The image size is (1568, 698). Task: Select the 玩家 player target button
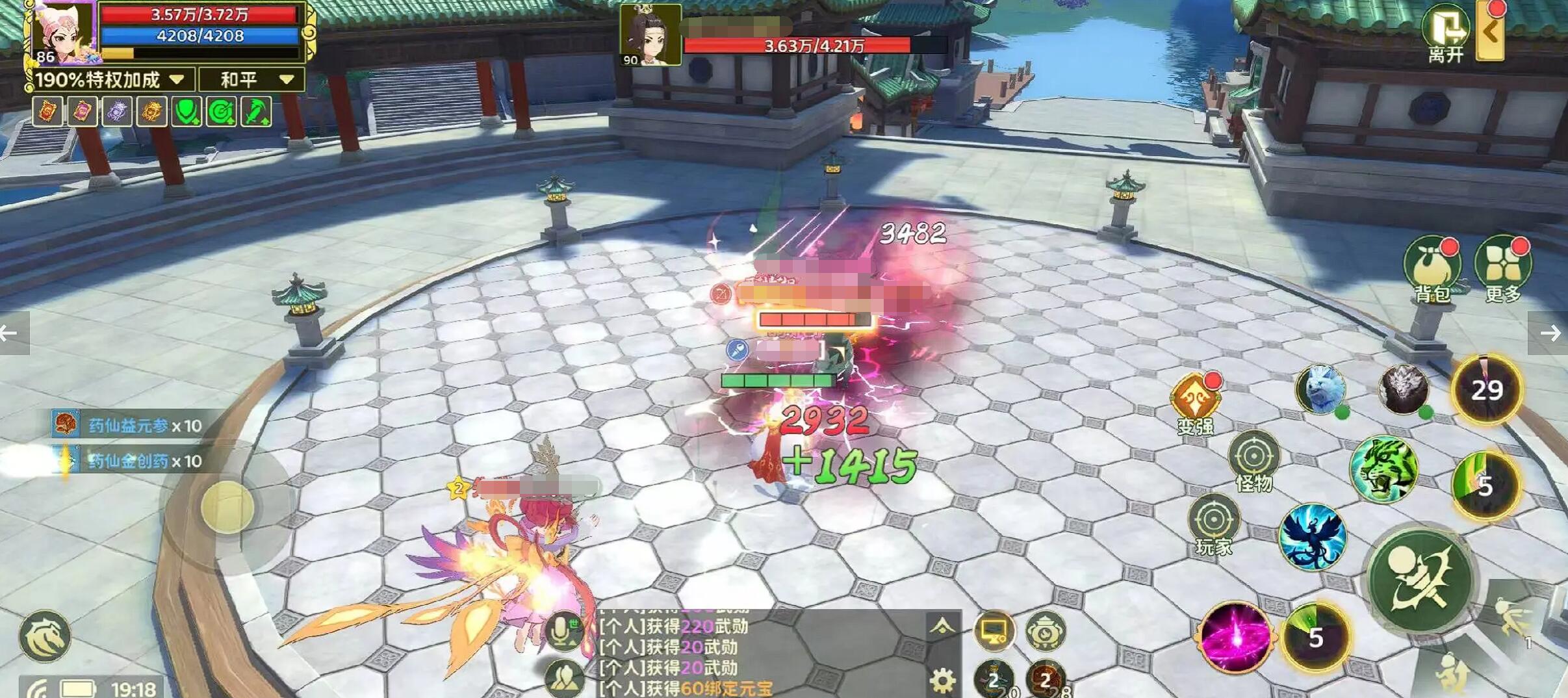coord(1213,524)
